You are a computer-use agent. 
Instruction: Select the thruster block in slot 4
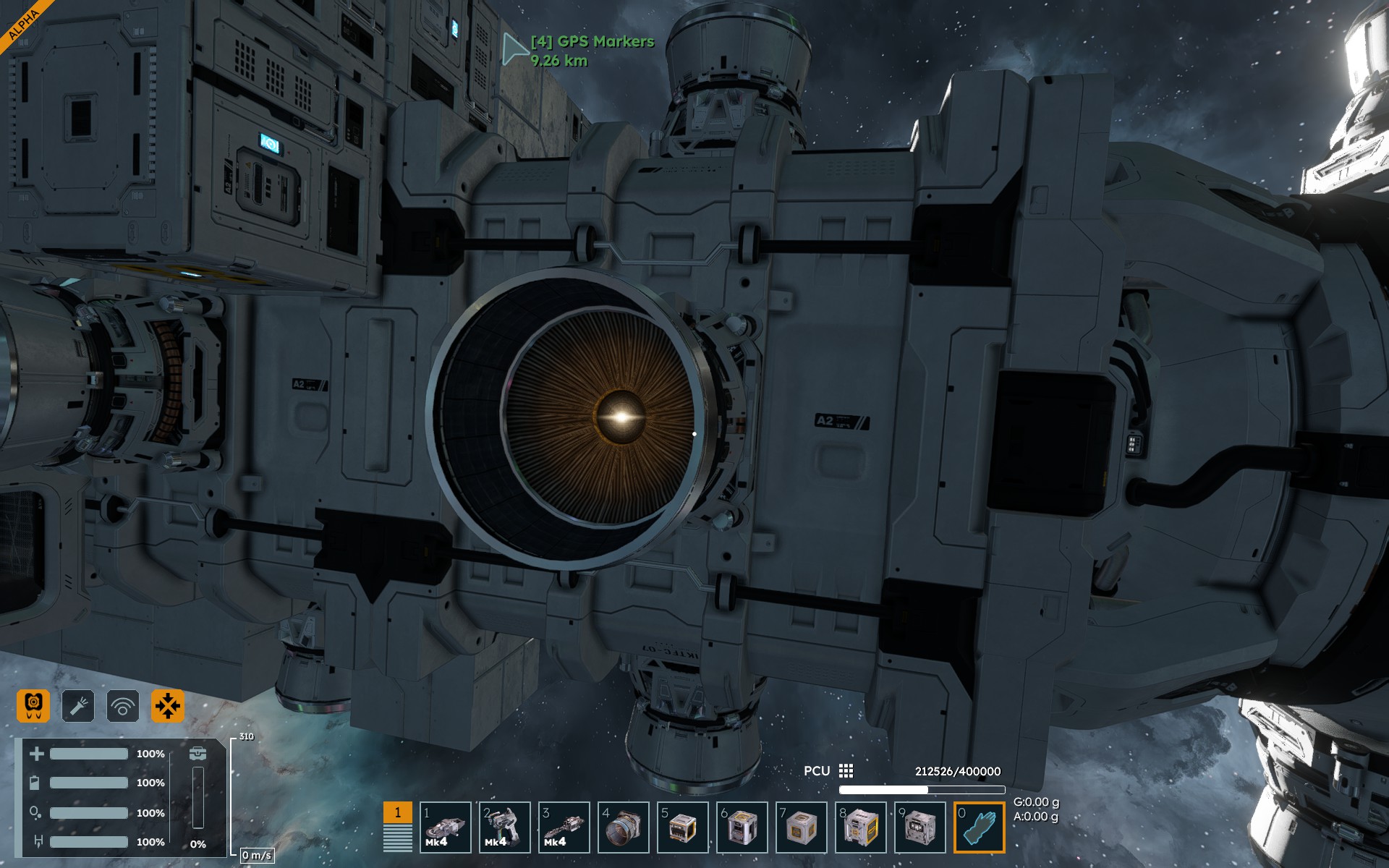click(x=623, y=827)
